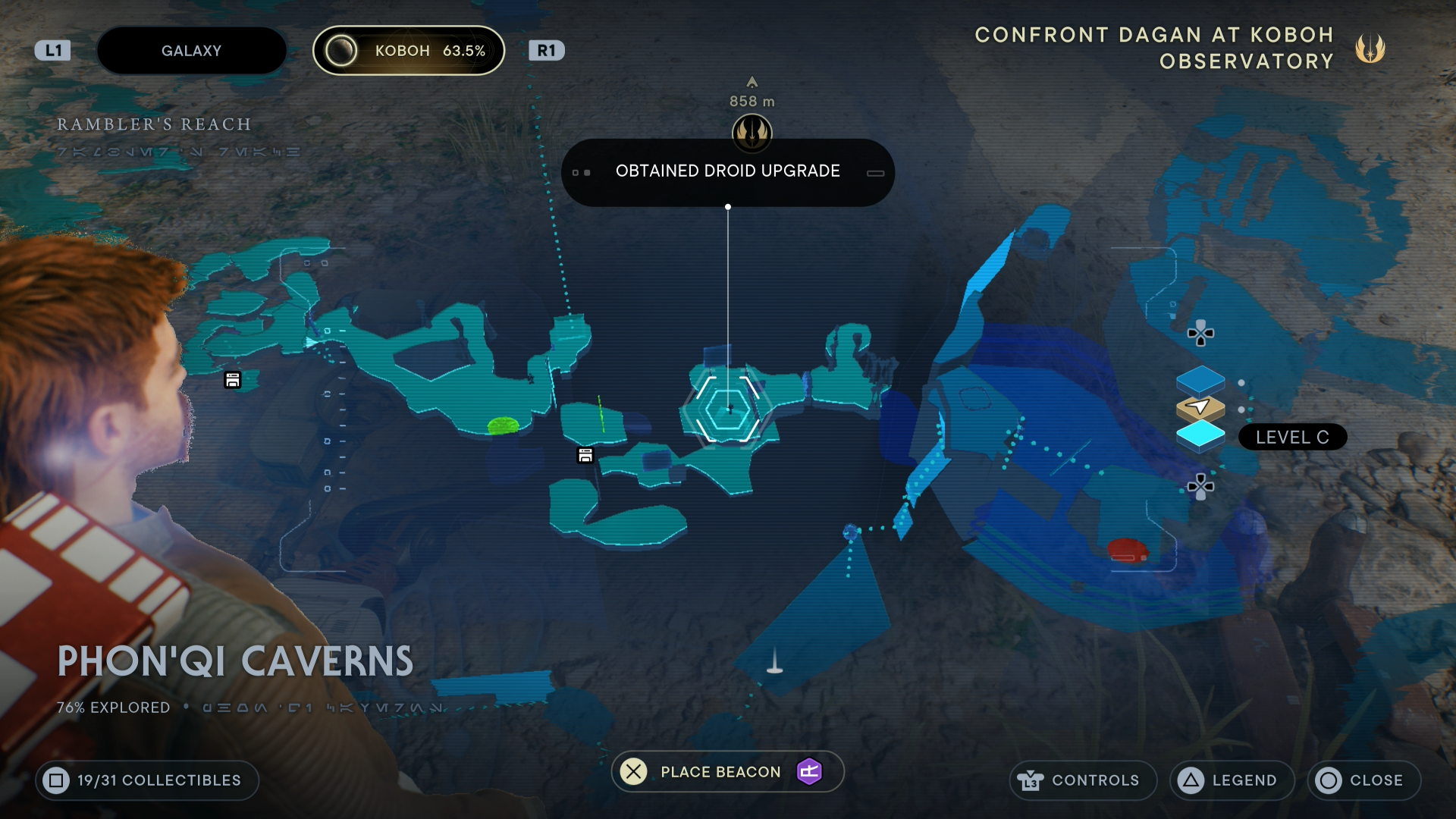Click the Obtained Droid Upgrade banner
The height and width of the screenshot is (819, 1456).
[x=727, y=171]
